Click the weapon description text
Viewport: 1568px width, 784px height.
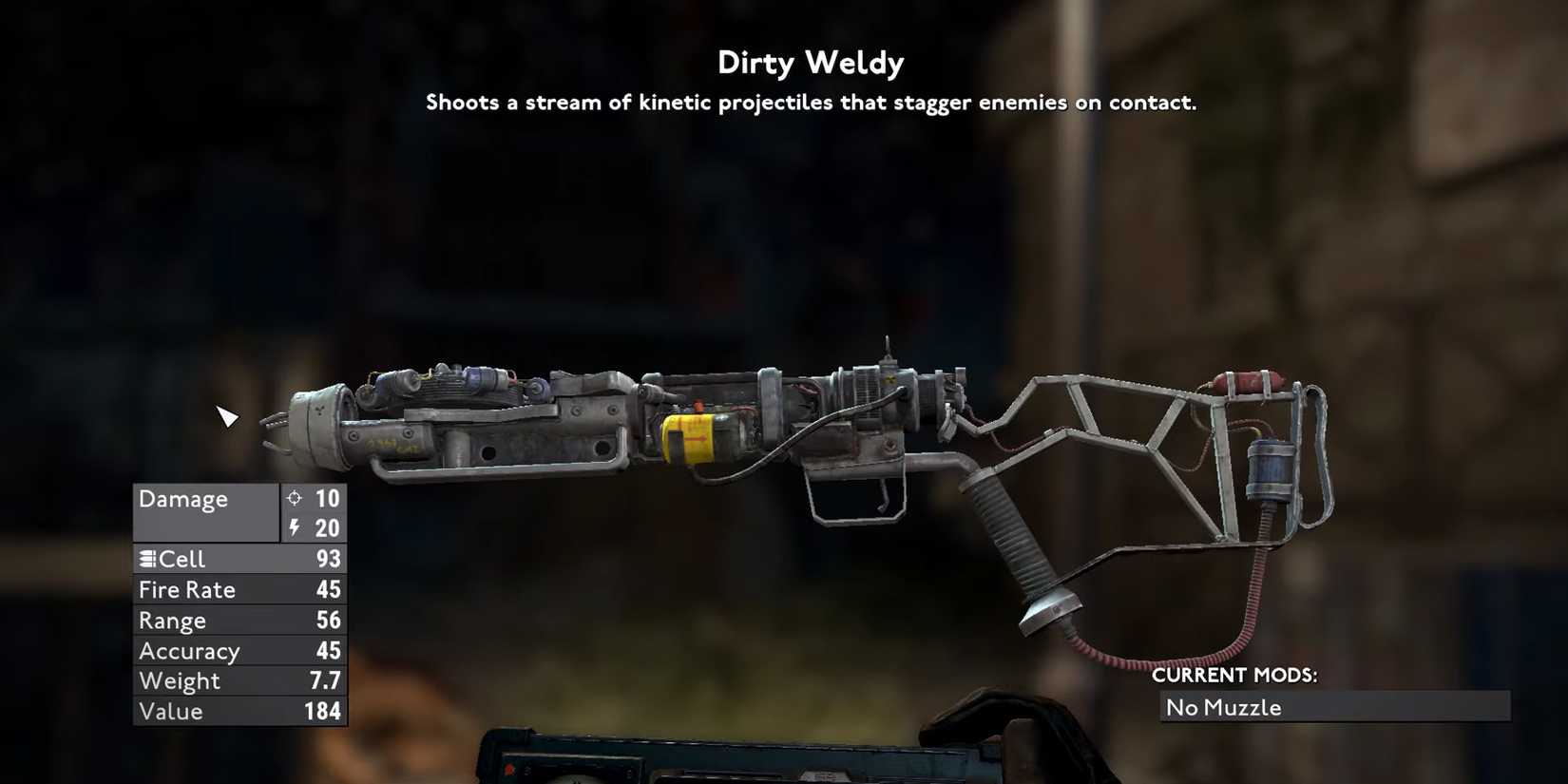(812, 102)
